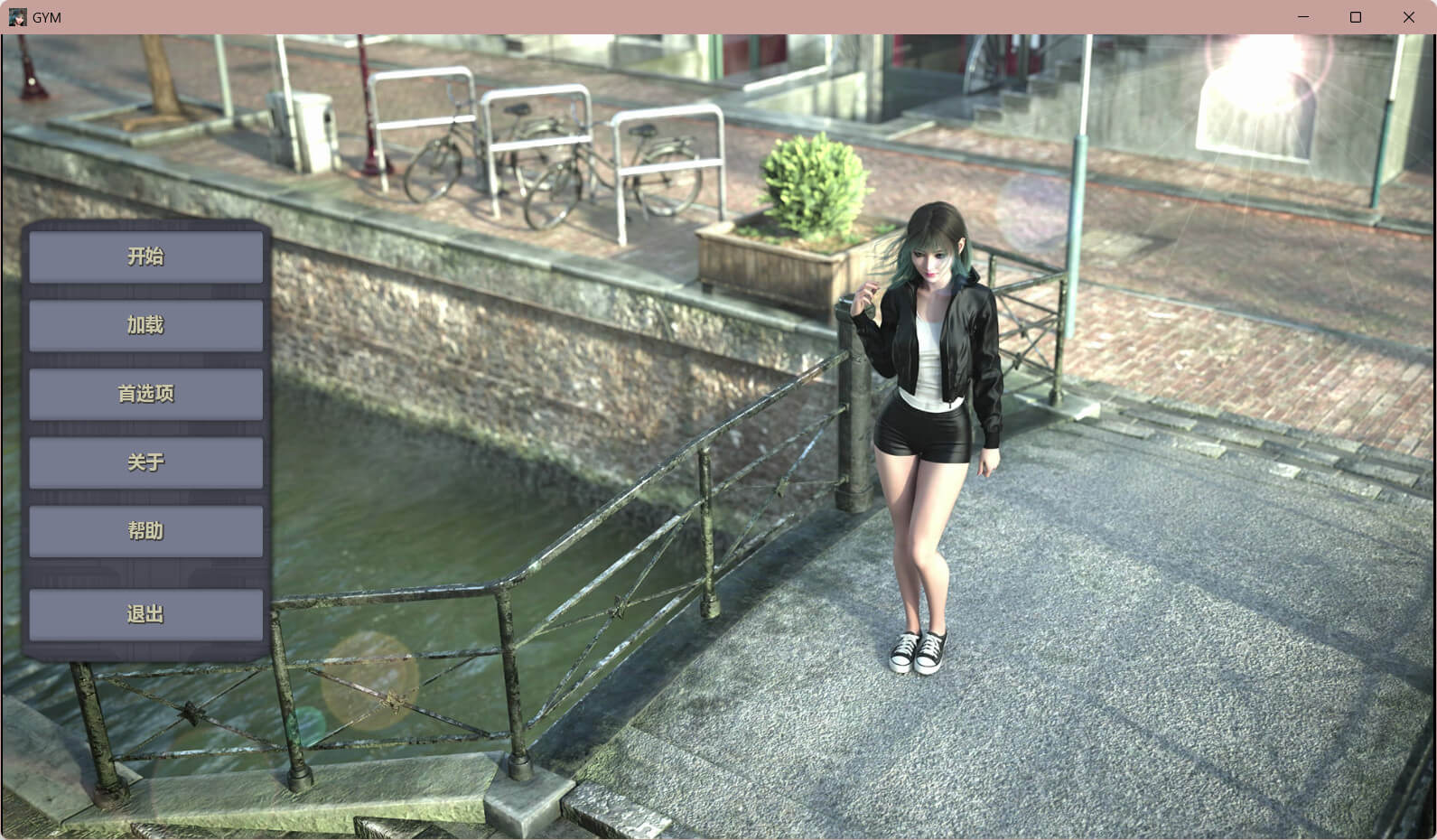Open the 帮助 help page

point(145,531)
